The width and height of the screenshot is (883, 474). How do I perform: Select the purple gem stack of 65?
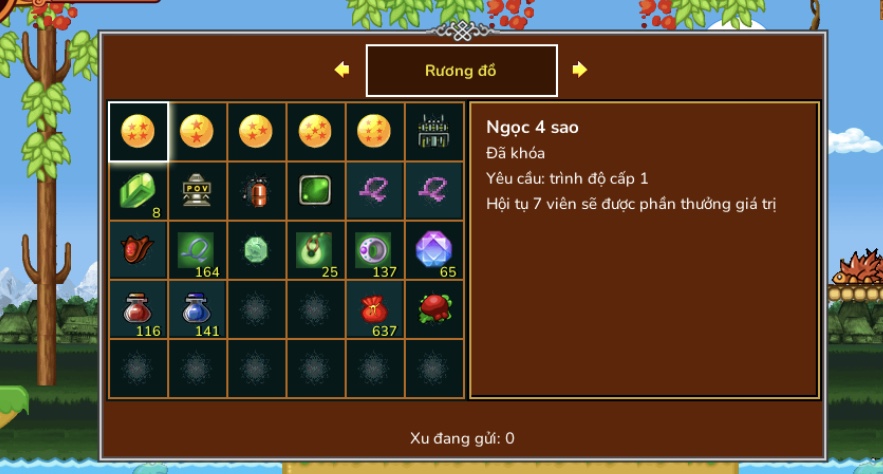tap(434, 250)
